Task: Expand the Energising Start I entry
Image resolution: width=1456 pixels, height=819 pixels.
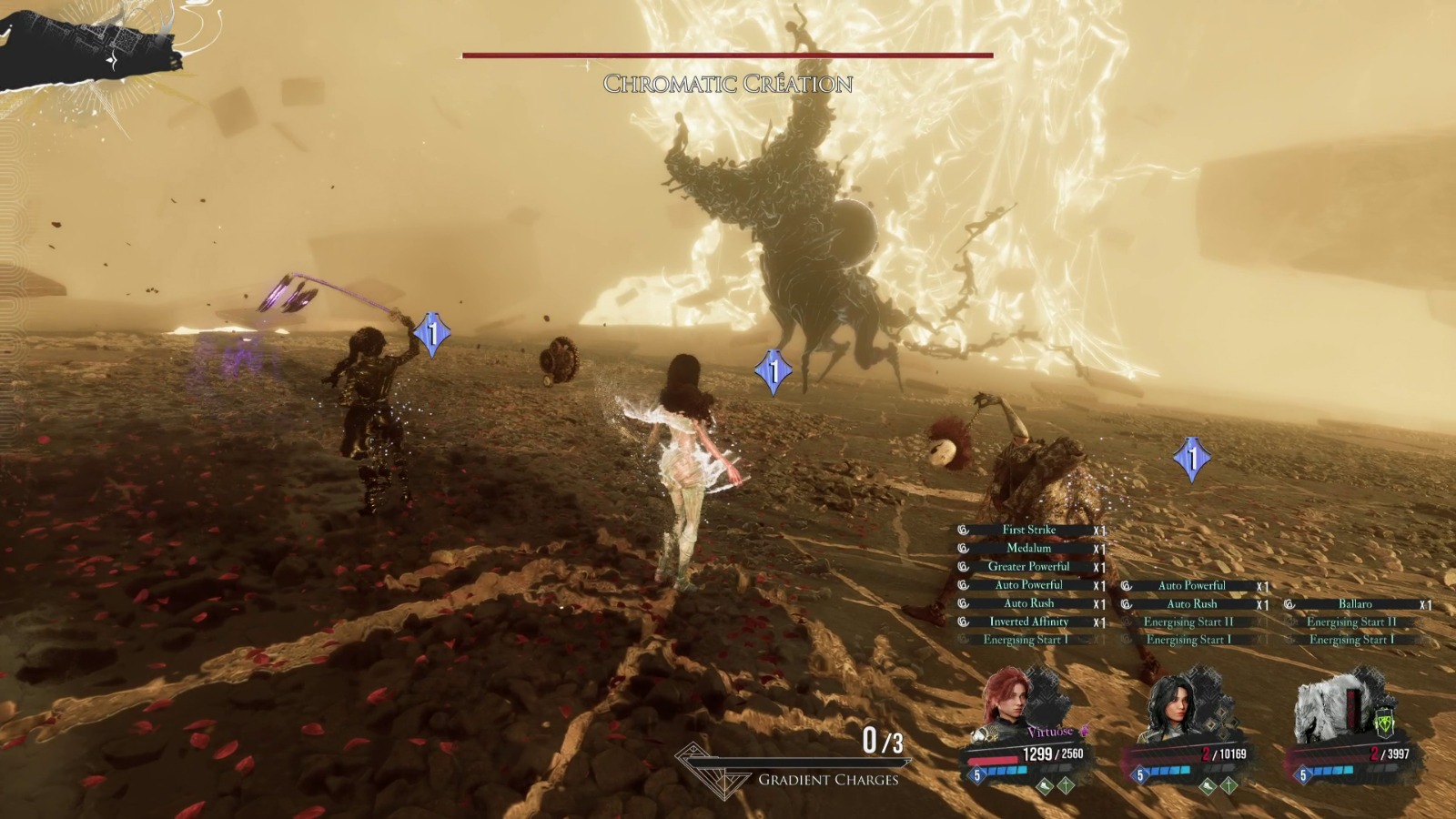Action: (1024, 639)
